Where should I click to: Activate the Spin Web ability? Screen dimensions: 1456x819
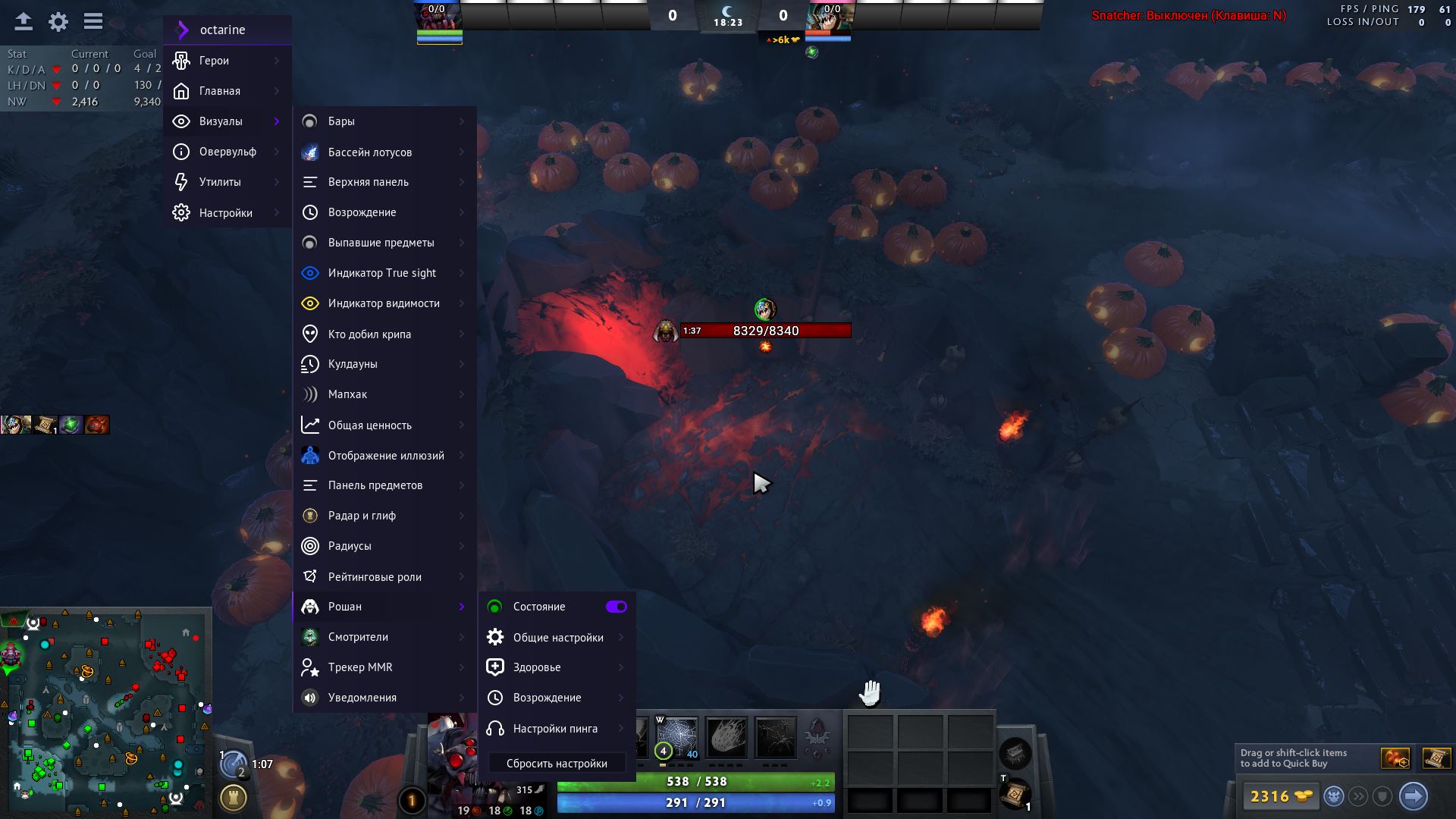tap(676, 737)
